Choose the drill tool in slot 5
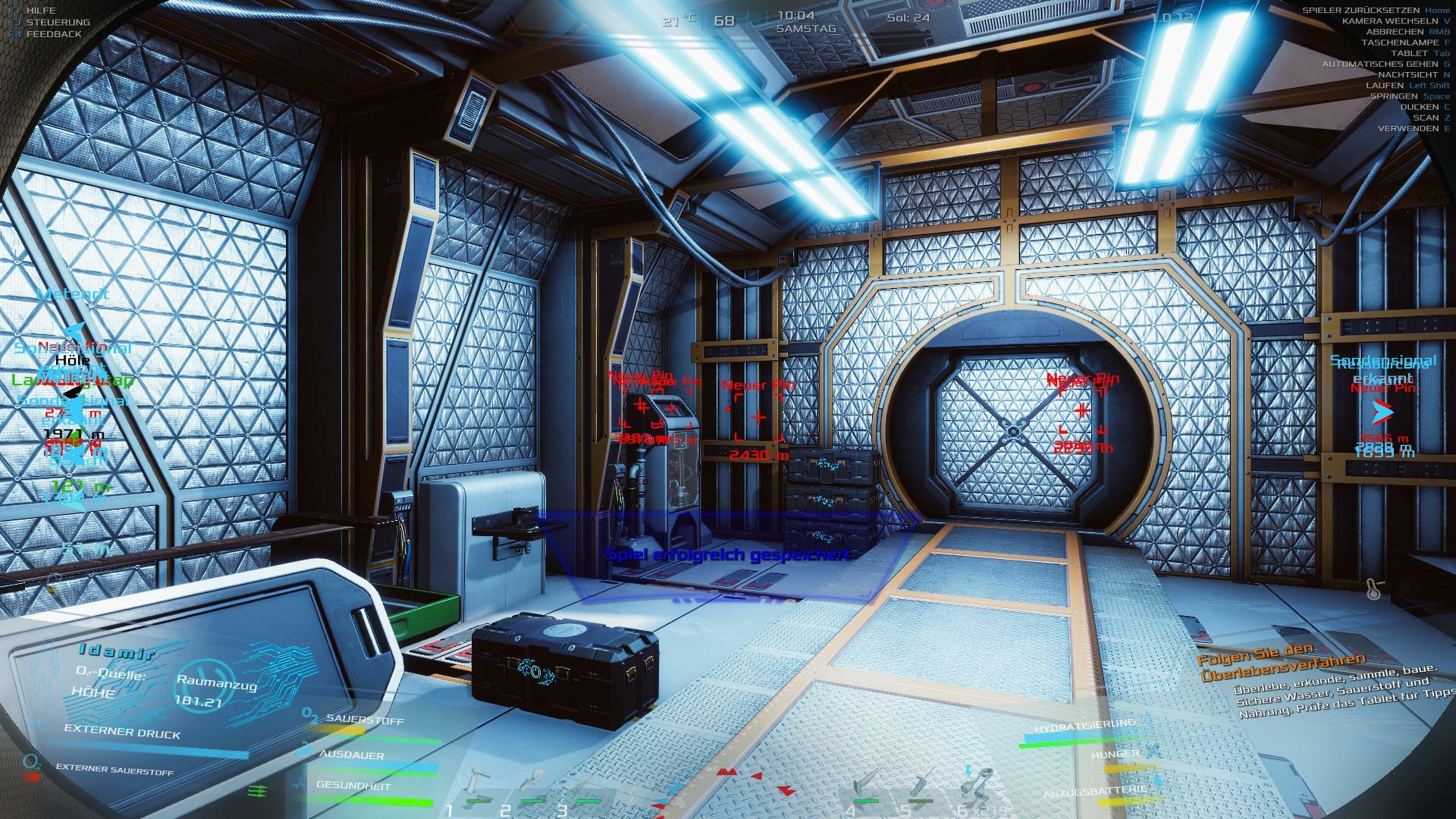 (921, 784)
